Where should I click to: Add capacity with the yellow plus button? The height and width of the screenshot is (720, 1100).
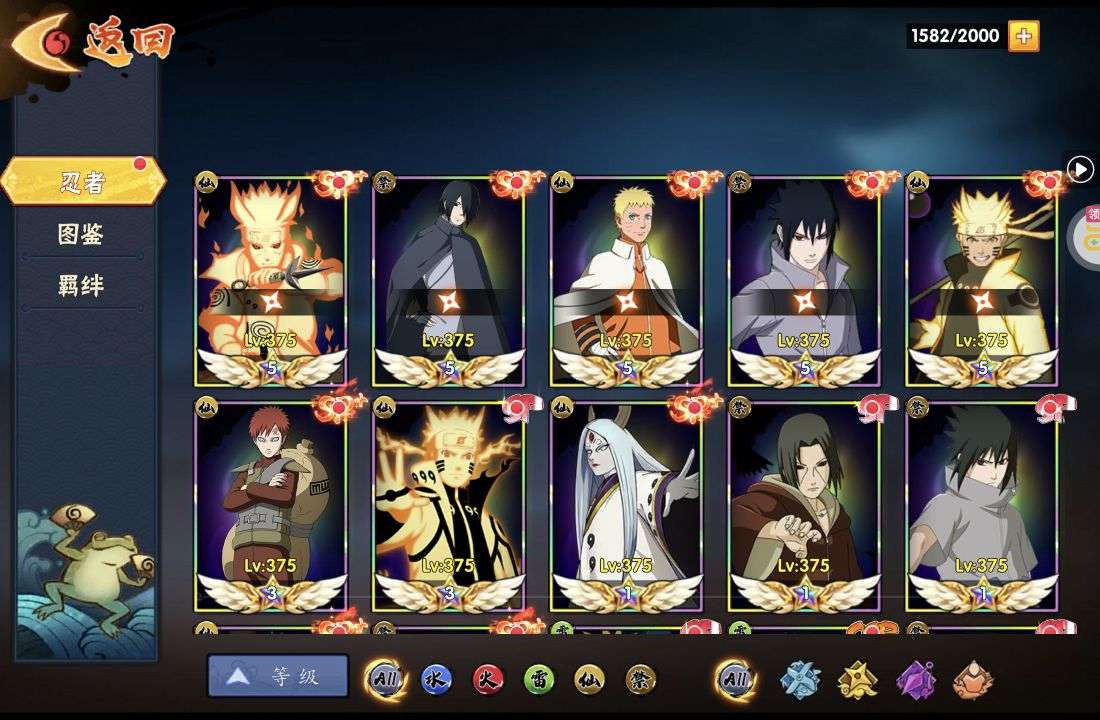point(1023,36)
